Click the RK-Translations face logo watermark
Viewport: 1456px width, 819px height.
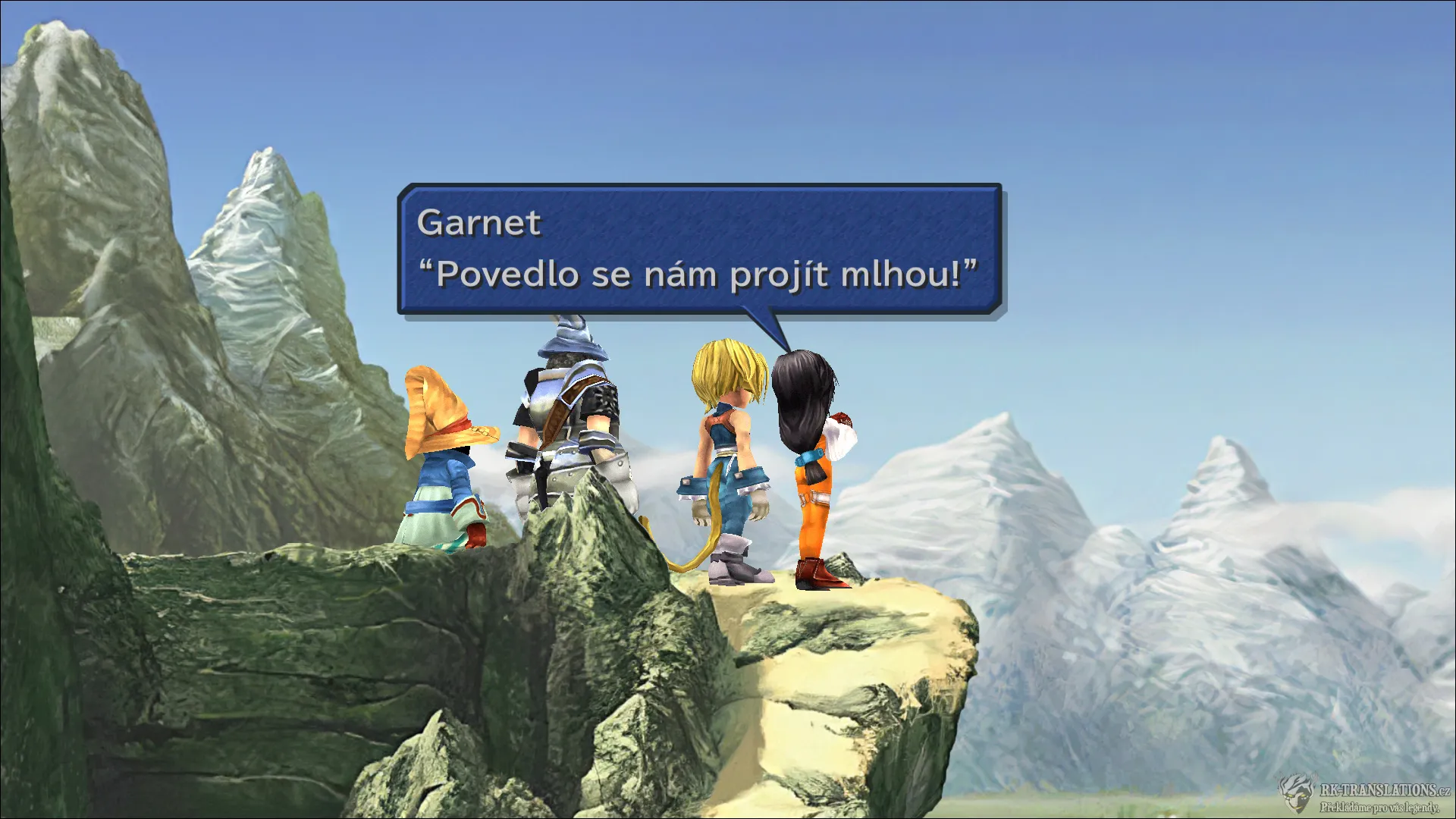click(x=1297, y=795)
